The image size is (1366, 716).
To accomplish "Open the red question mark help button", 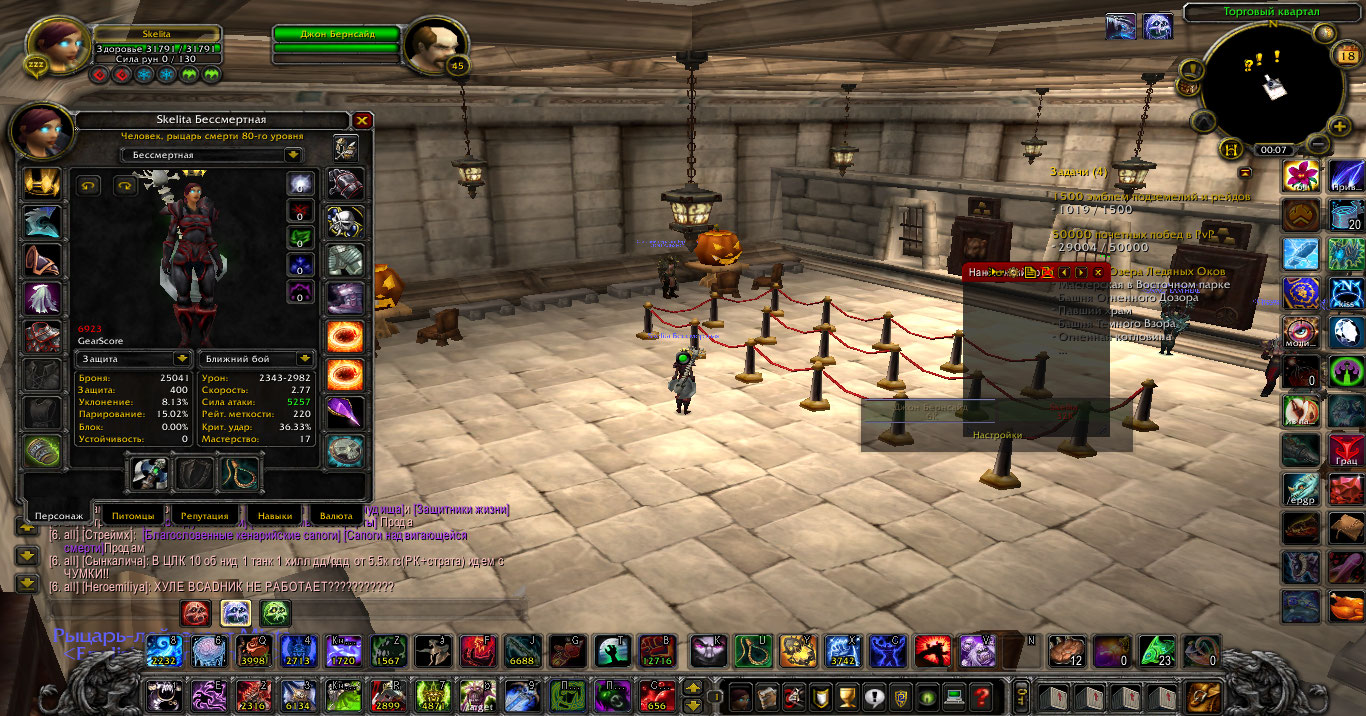I will click(982, 694).
